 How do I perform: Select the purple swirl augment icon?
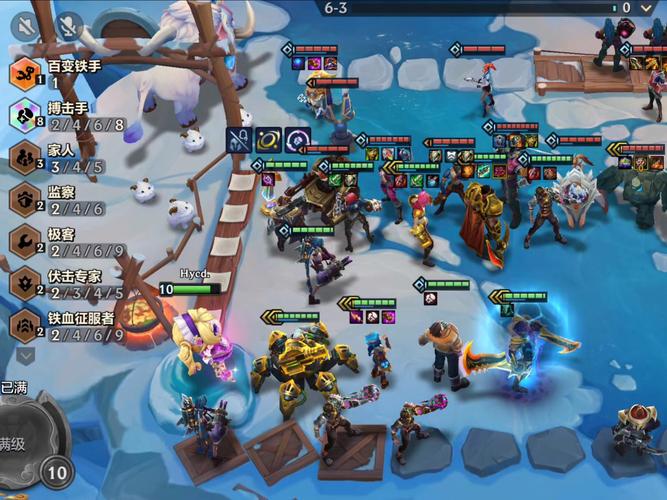pyautogui.click(x=297, y=141)
